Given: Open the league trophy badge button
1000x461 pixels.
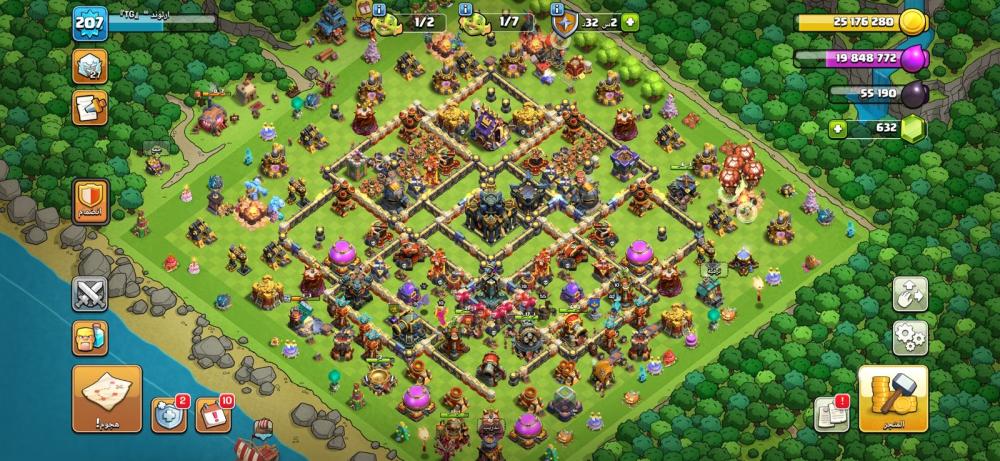Looking at the screenshot, I should [x=89, y=66].
